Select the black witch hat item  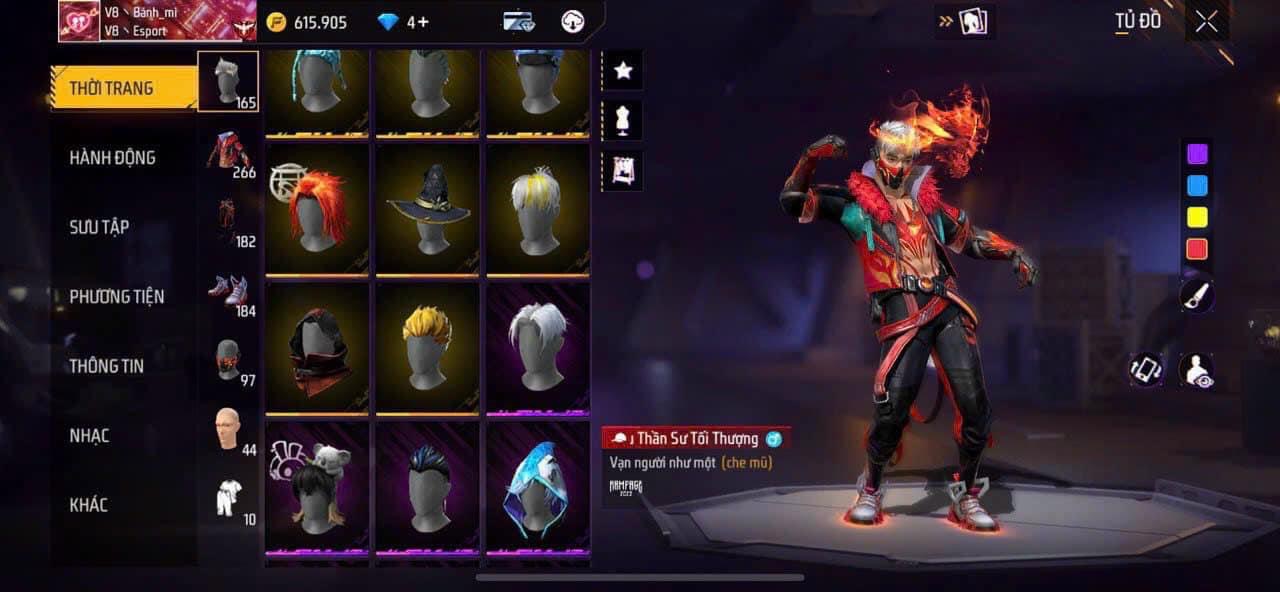click(428, 208)
